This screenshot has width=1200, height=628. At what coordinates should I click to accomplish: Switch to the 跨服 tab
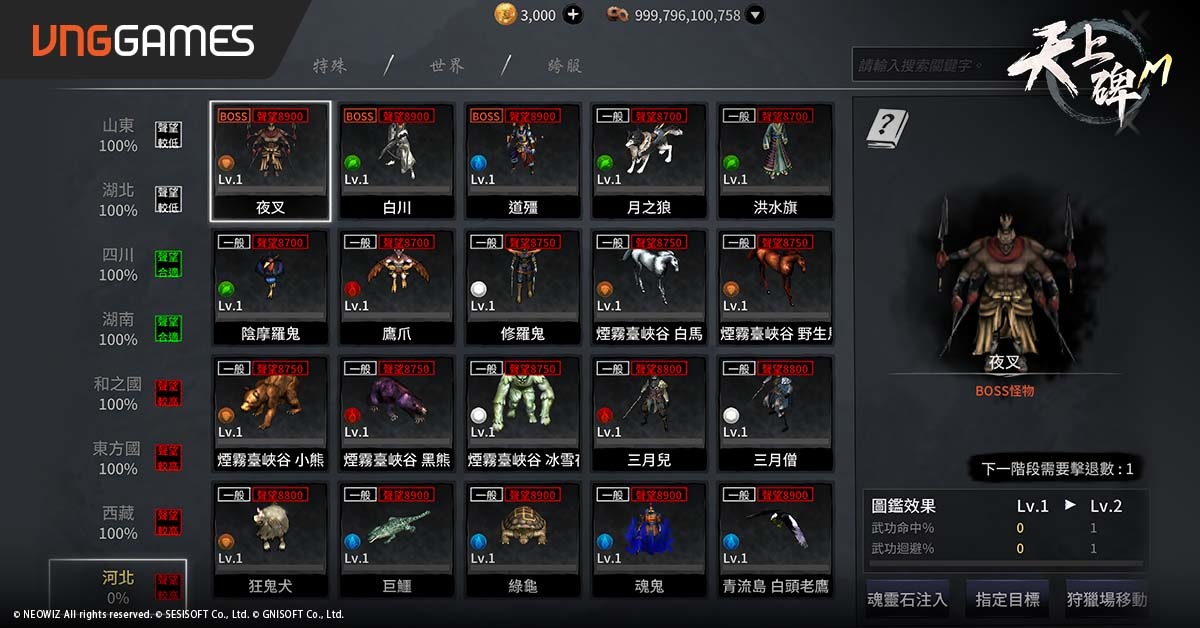(x=564, y=66)
